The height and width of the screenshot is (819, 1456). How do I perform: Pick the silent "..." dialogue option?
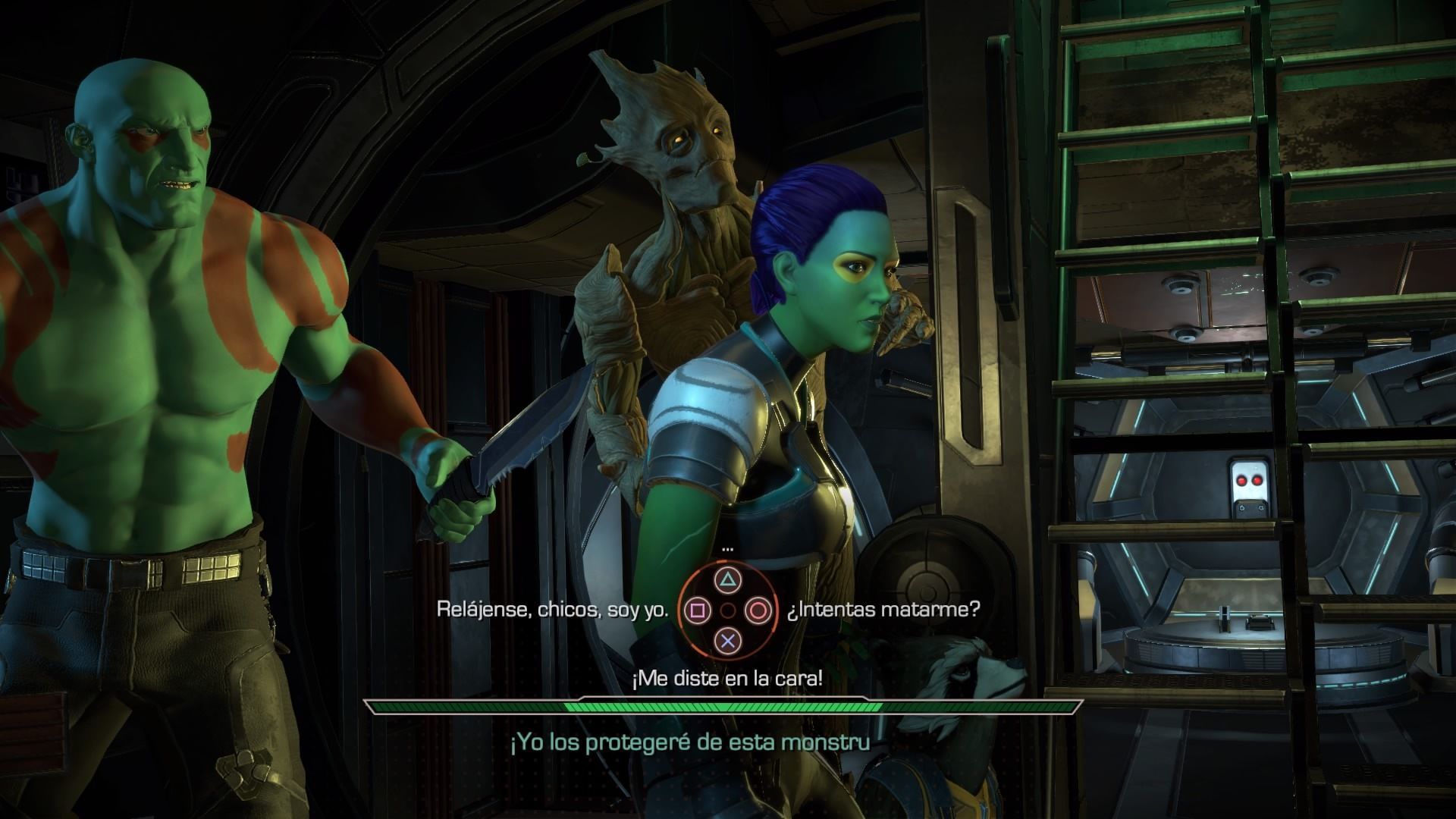[728, 548]
